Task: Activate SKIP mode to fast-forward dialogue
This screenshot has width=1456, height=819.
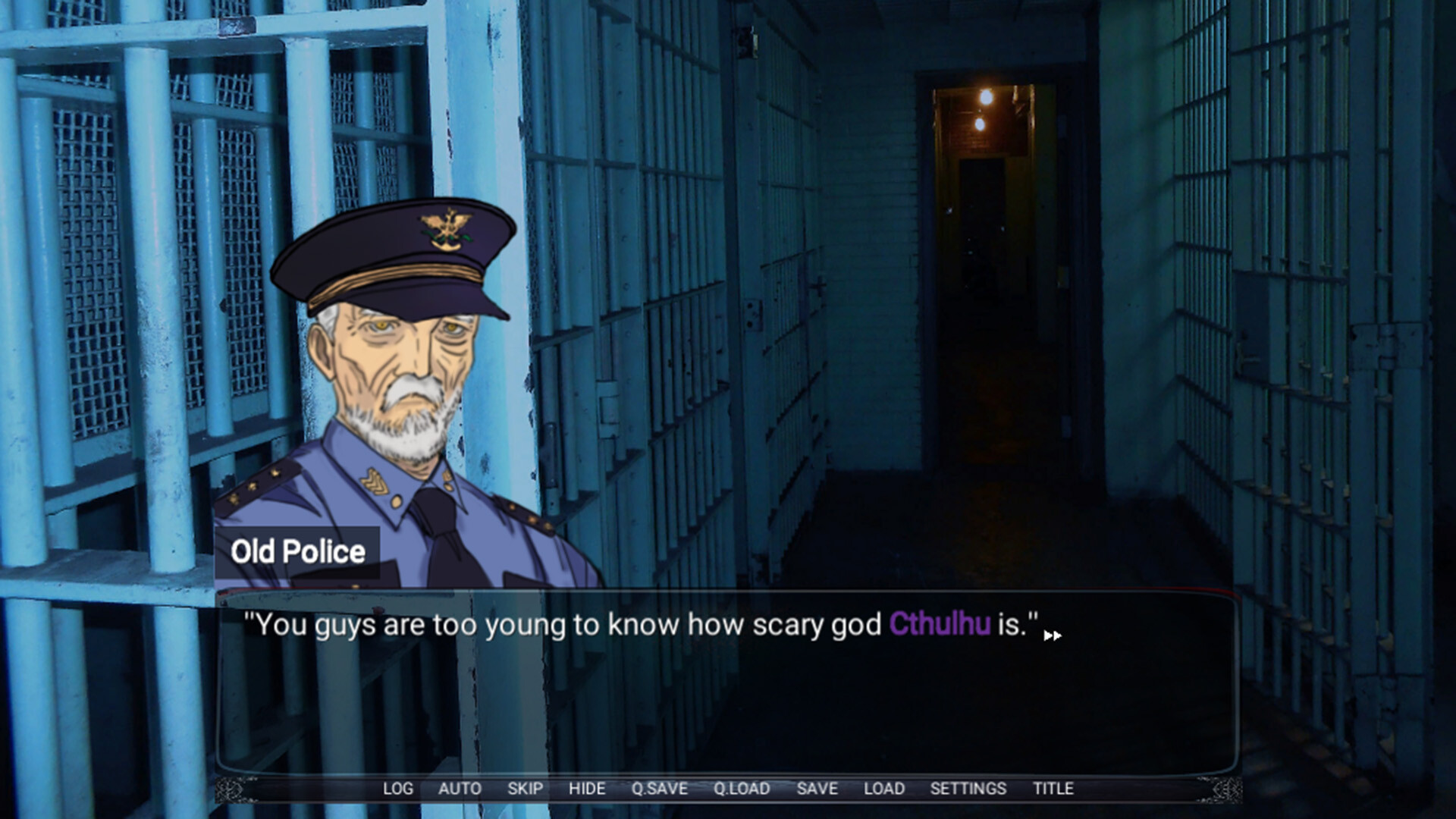Action: click(x=526, y=789)
